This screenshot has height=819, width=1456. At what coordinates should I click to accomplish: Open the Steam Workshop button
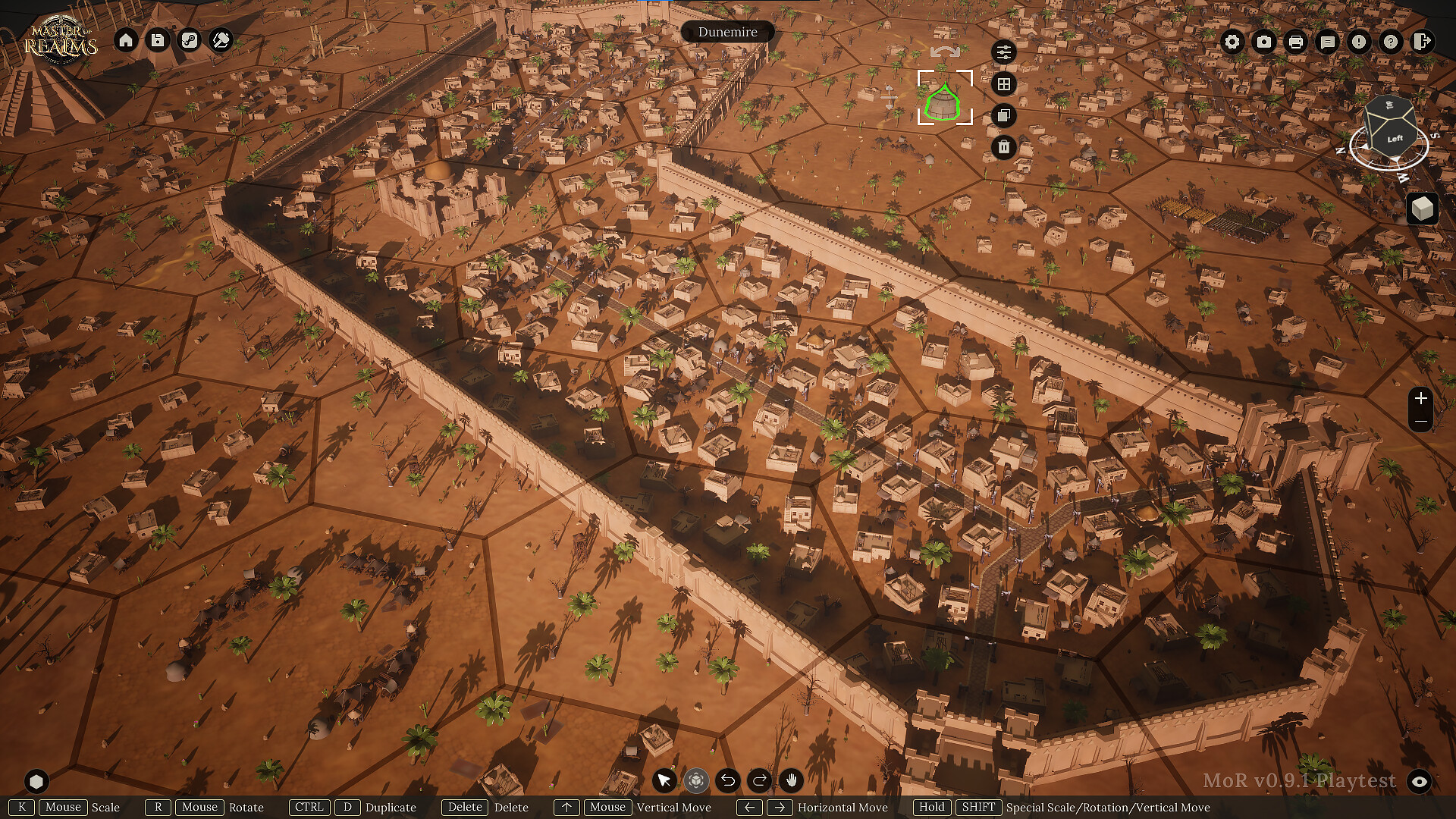click(x=190, y=40)
